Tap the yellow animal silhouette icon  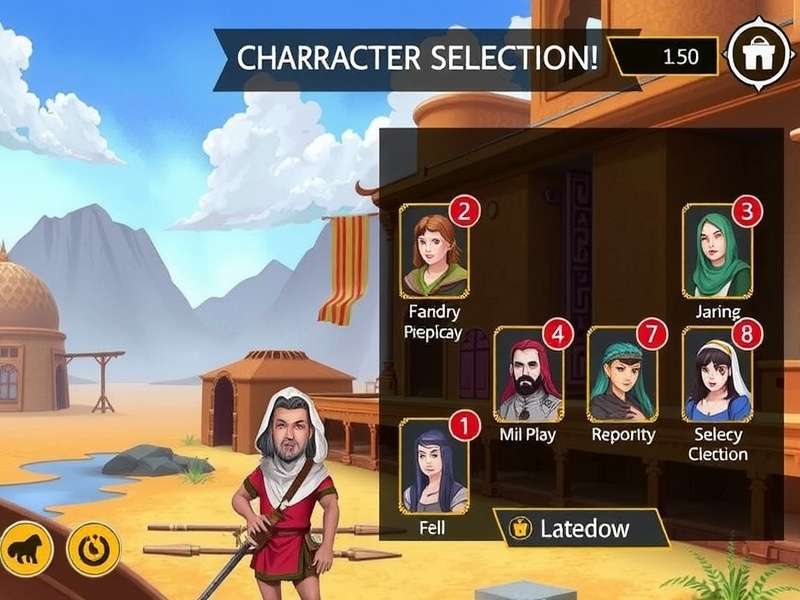[x=26, y=547]
